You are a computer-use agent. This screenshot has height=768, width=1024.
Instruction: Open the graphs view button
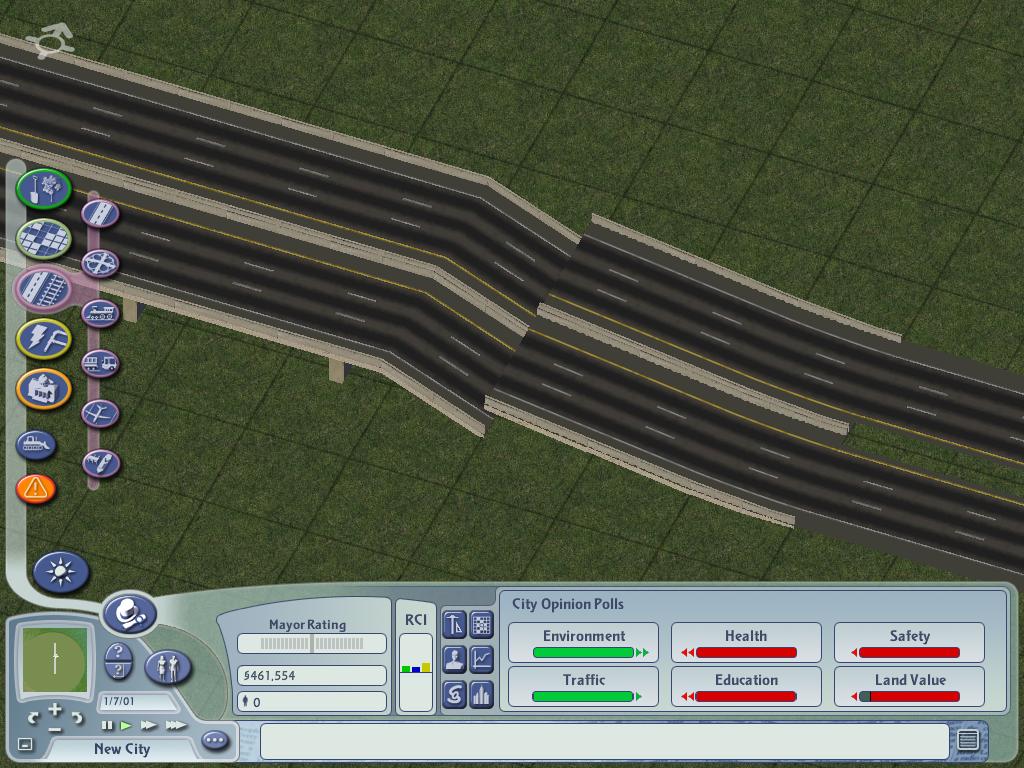pyautogui.click(x=481, y=659)
